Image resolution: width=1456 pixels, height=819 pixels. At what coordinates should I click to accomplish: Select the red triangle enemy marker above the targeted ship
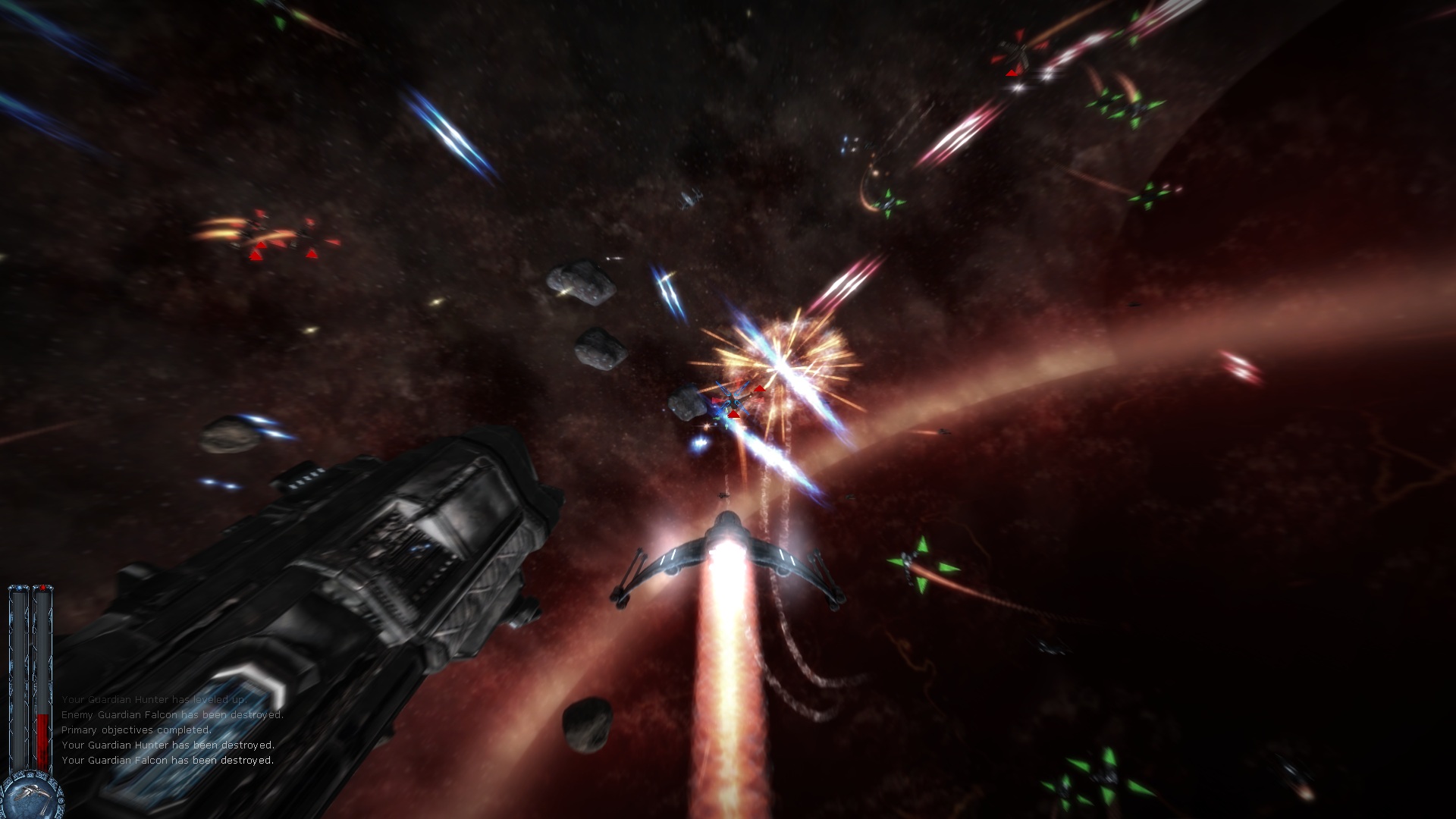[760, 389]
